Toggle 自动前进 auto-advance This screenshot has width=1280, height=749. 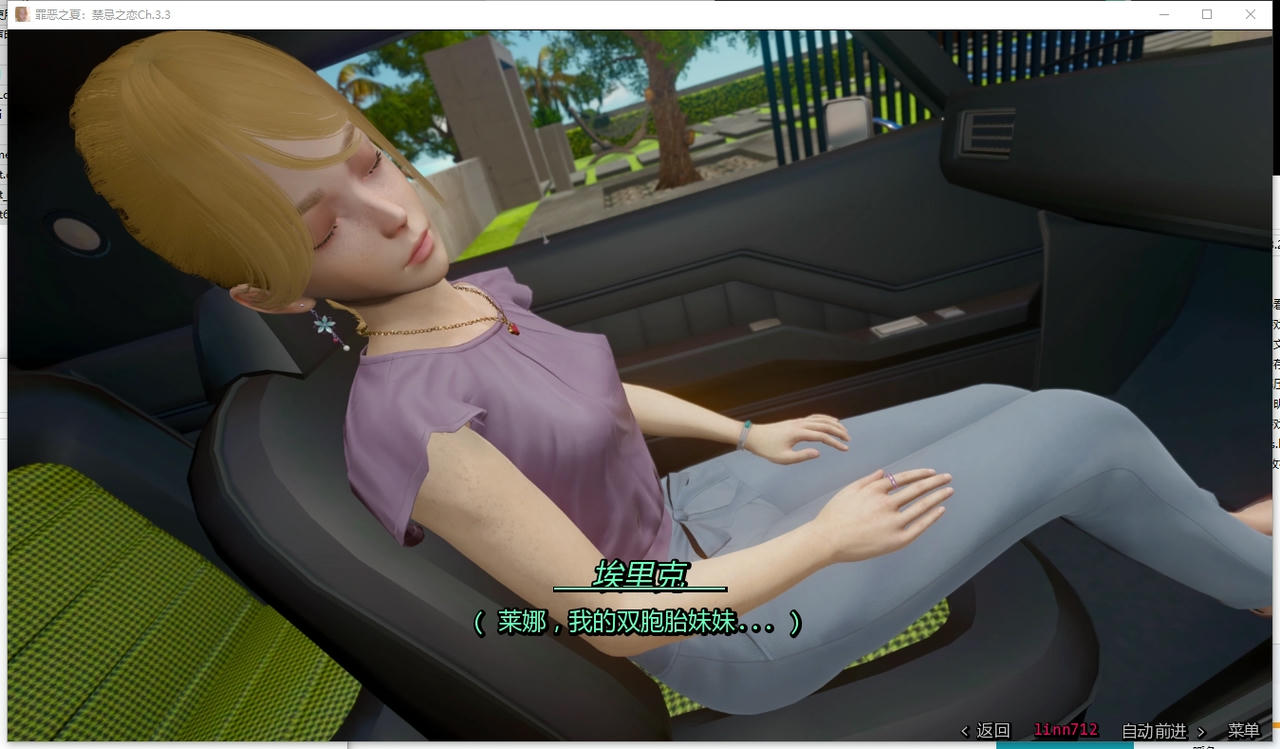click(1154, 731)
